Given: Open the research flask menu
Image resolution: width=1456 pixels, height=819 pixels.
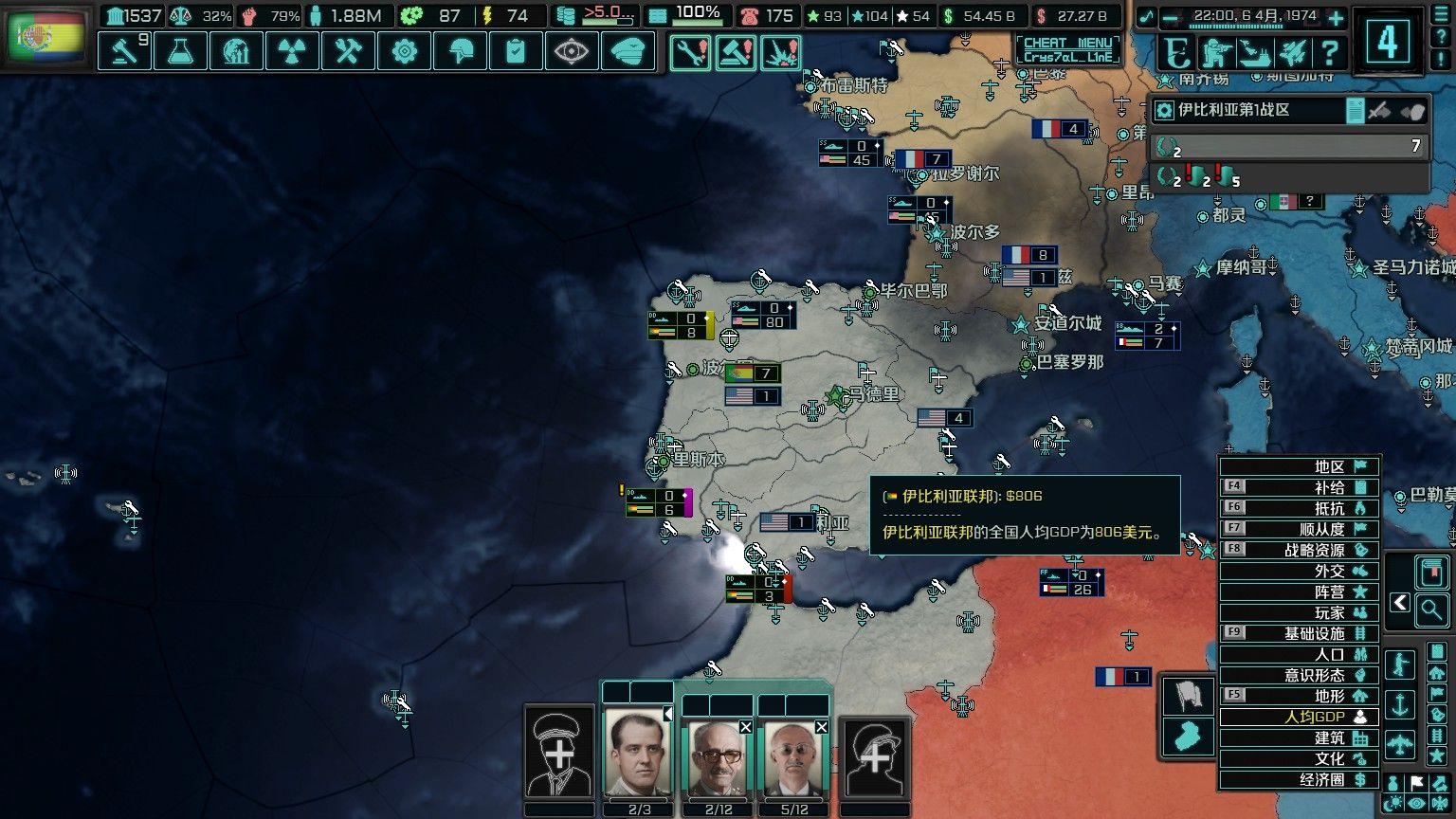Looking at the screenshot, I should pyautogui.click(x=180, y=51).
